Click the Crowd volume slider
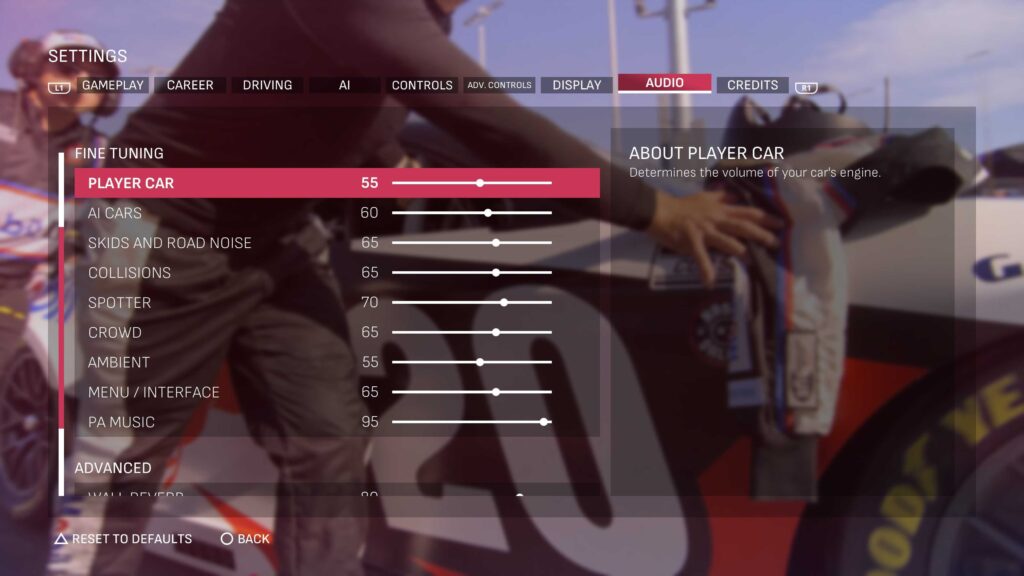The height and width of the screenshot is (576, 1024). coord(496,332)
